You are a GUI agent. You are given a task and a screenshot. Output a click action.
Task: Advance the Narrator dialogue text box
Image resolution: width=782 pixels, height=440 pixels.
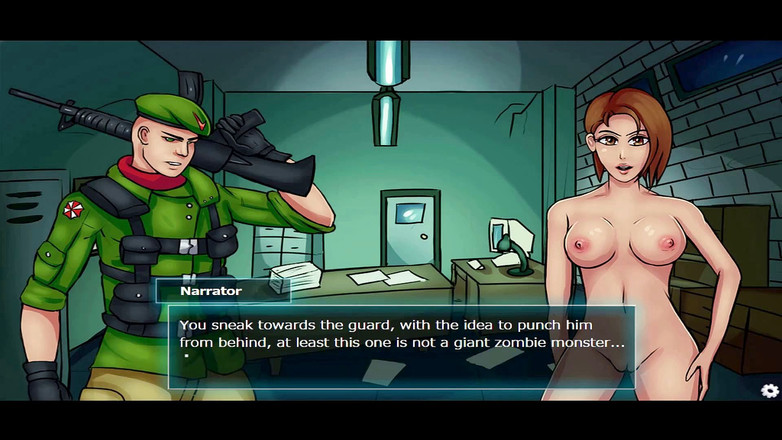(400, 346)
